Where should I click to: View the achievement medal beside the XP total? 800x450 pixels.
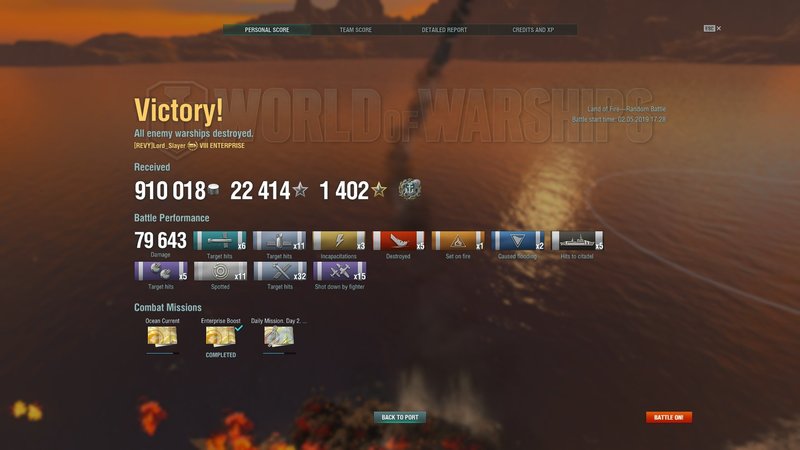408,190
